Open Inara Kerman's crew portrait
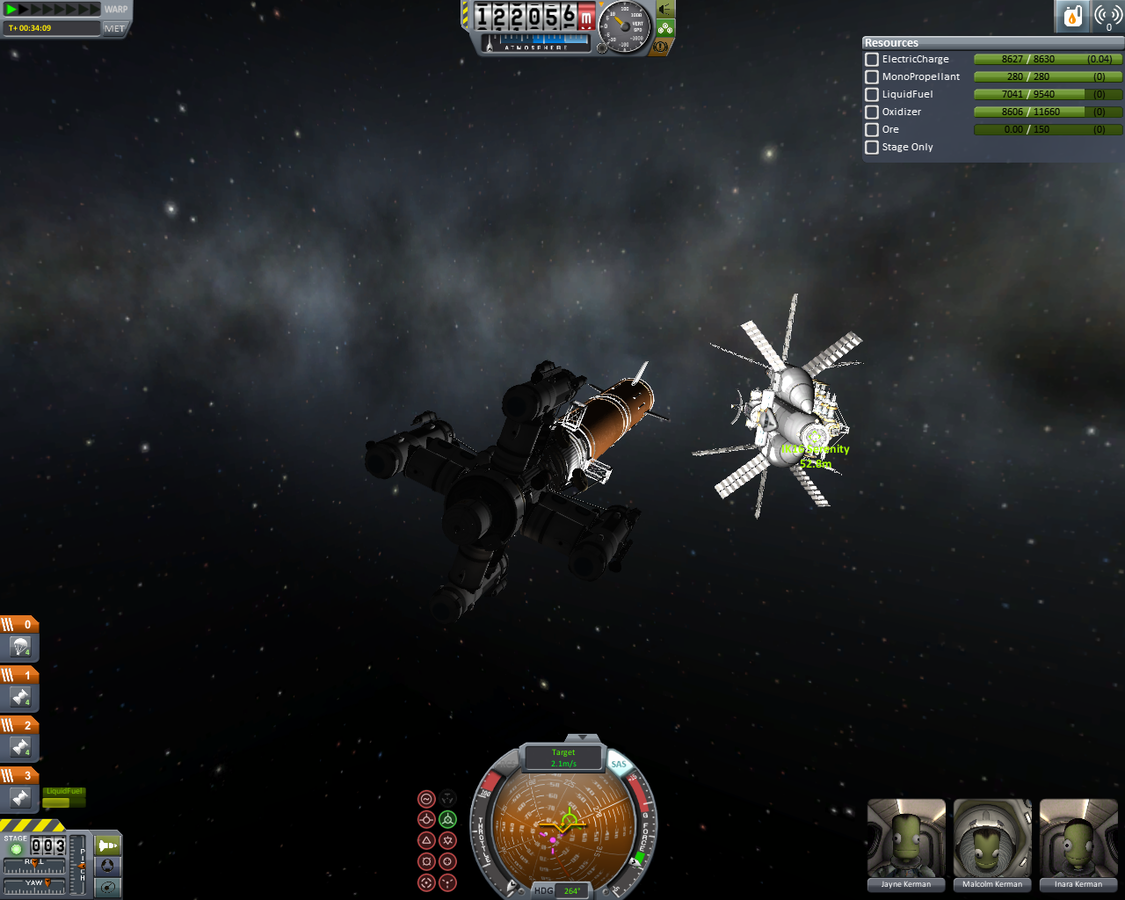 (x=1078, y=840)
